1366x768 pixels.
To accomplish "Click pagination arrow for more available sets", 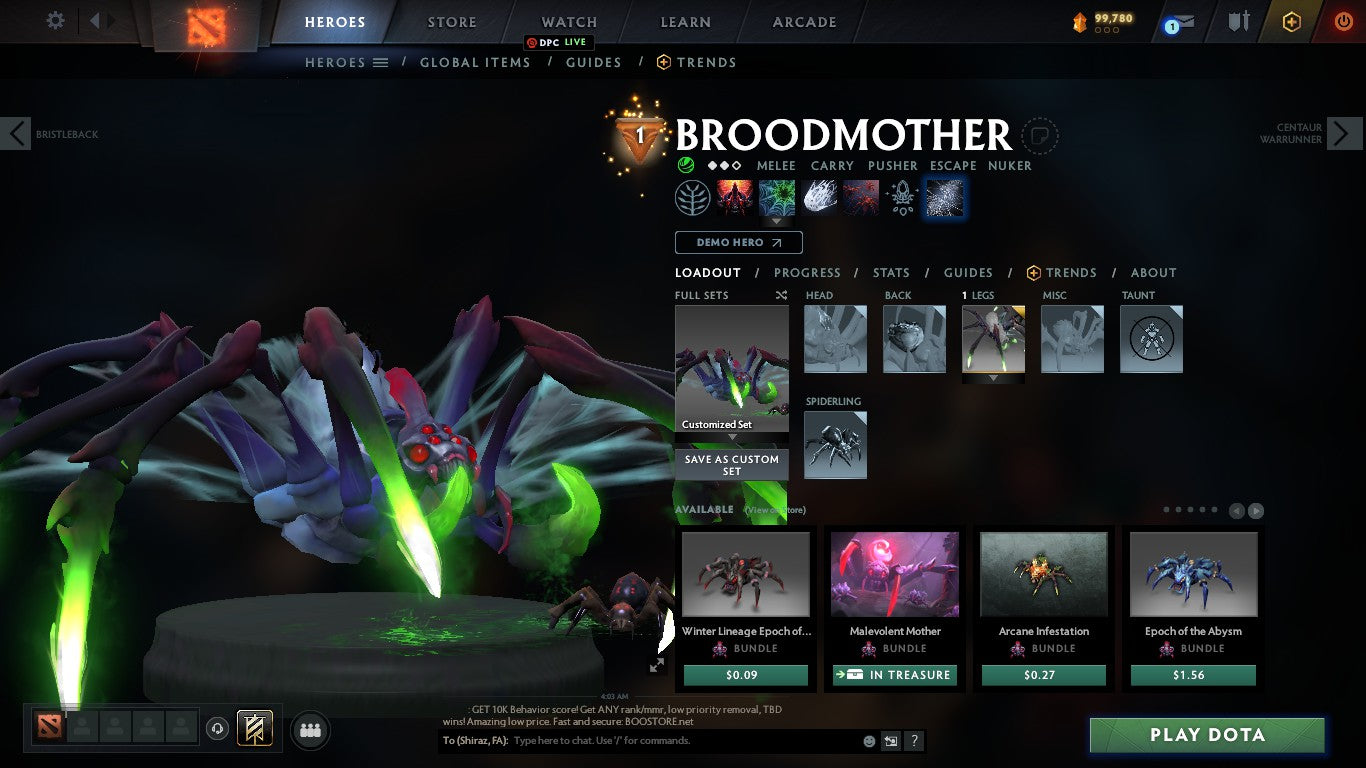I will pyautogui.click(x=1255, y=510).
